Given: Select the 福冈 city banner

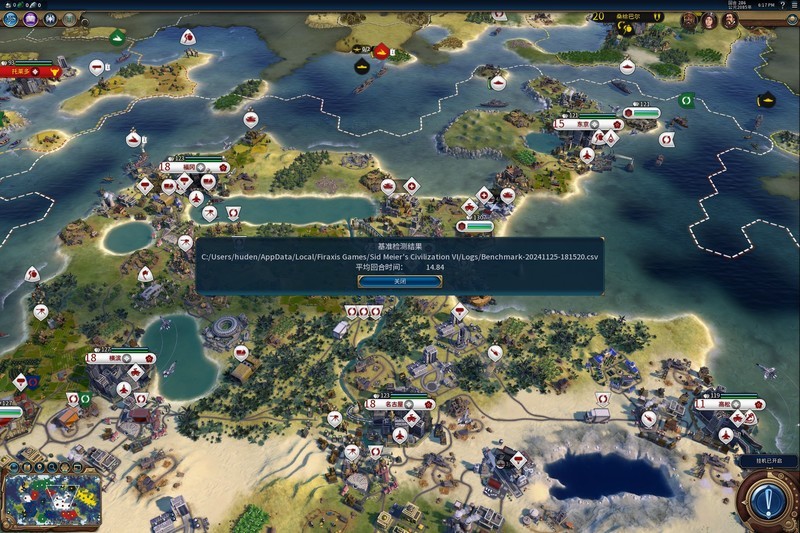Looking at the screenshot, I should tap(194, 167).
